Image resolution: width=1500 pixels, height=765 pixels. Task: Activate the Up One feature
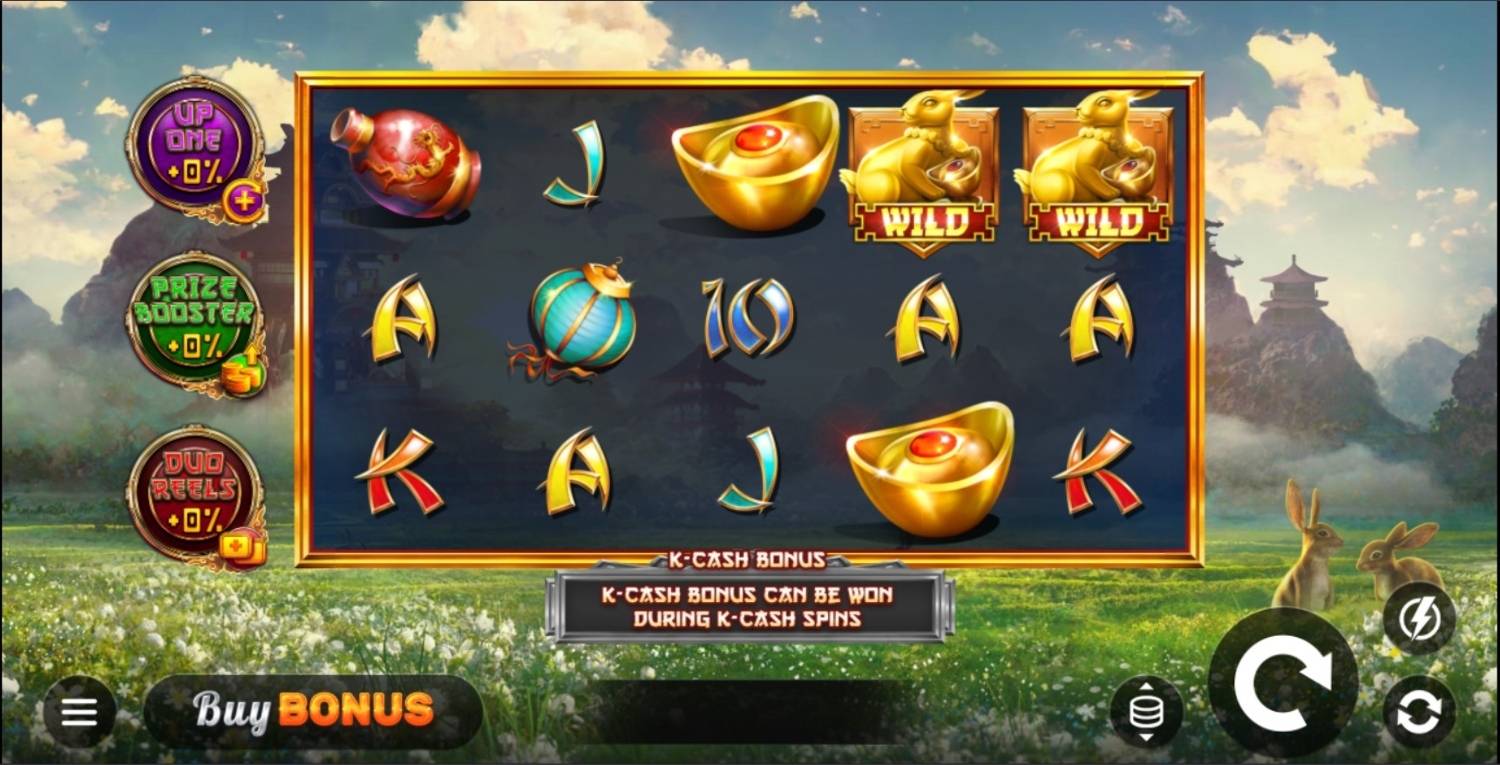pyautogui.click(x=196, y=143)
